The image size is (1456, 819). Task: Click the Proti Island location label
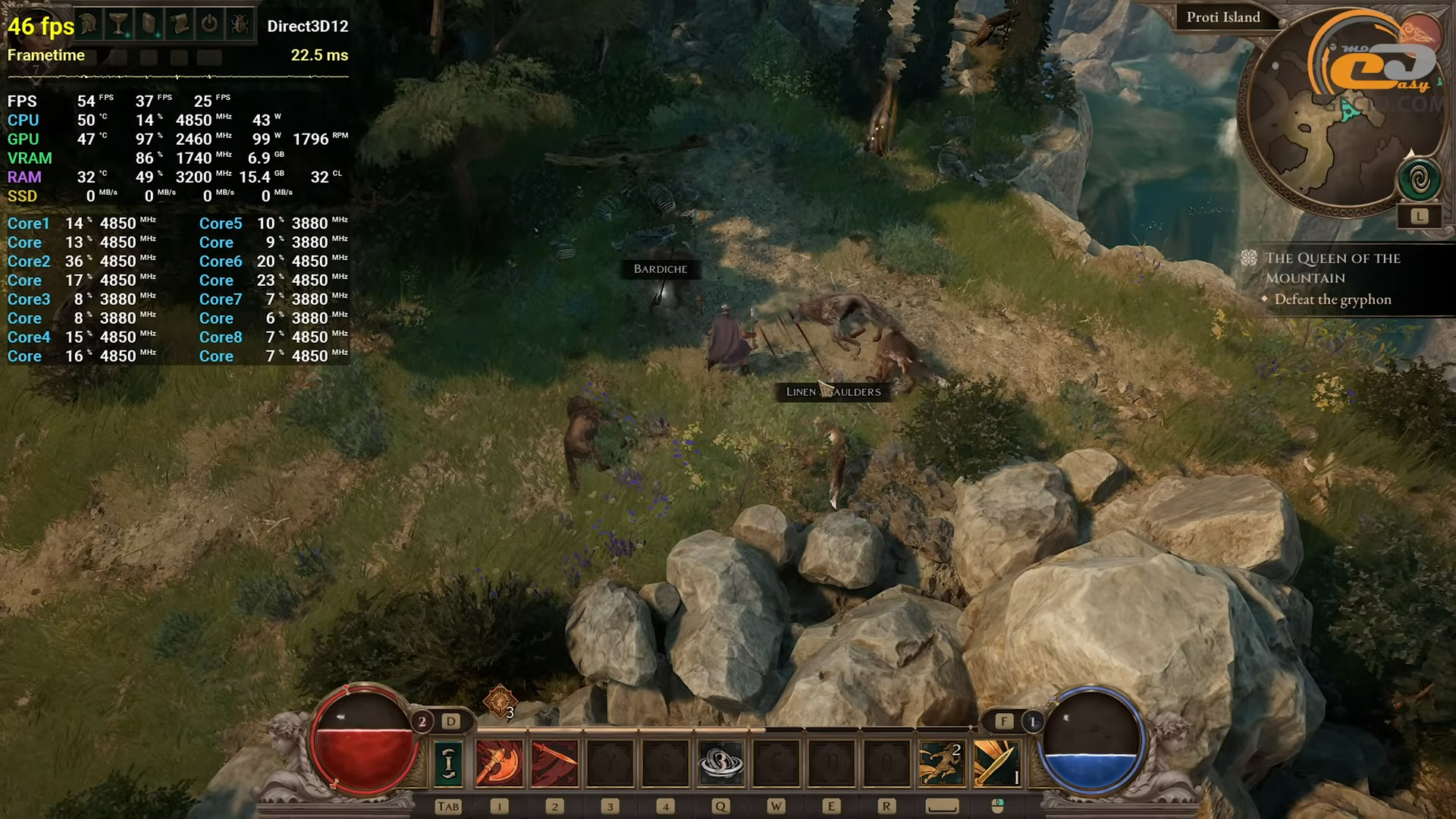(1222, 17)
